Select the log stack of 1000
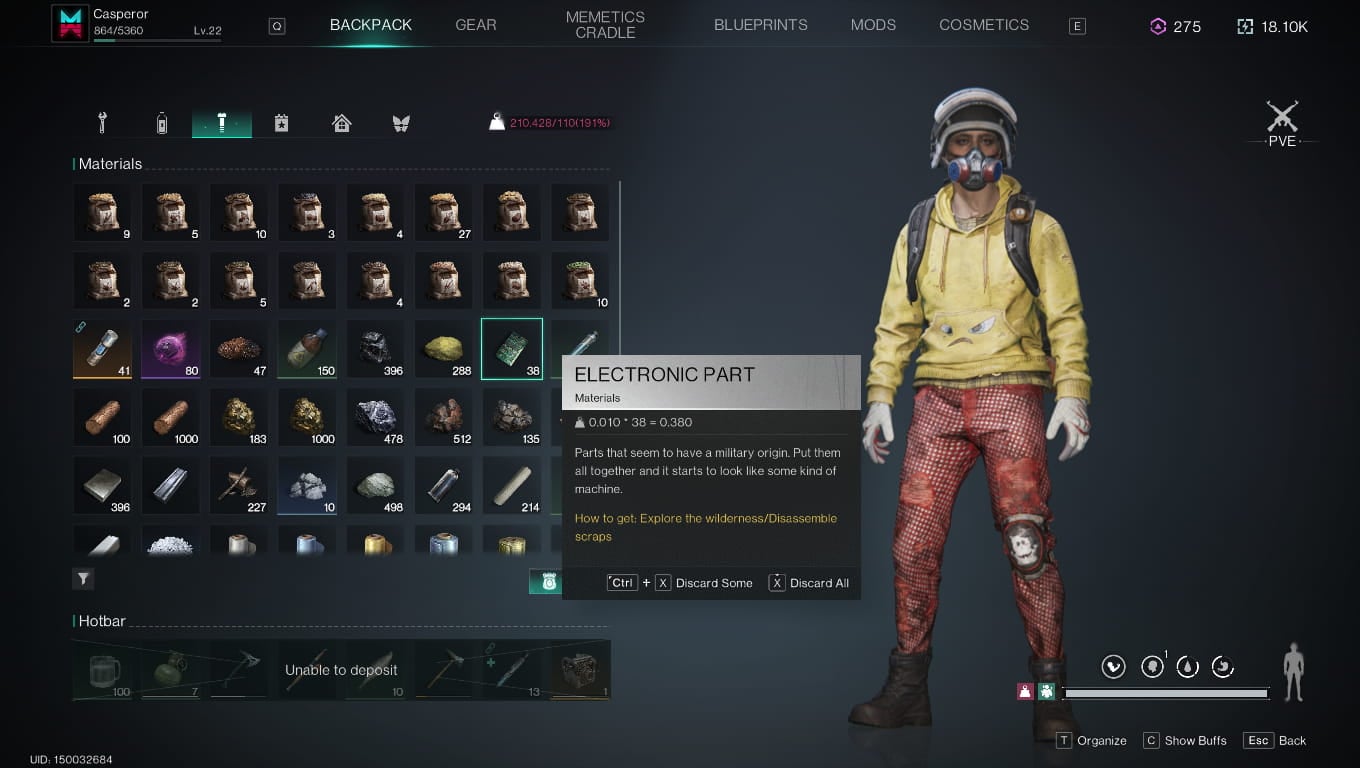1360x768 pixels. coord(171,417)
